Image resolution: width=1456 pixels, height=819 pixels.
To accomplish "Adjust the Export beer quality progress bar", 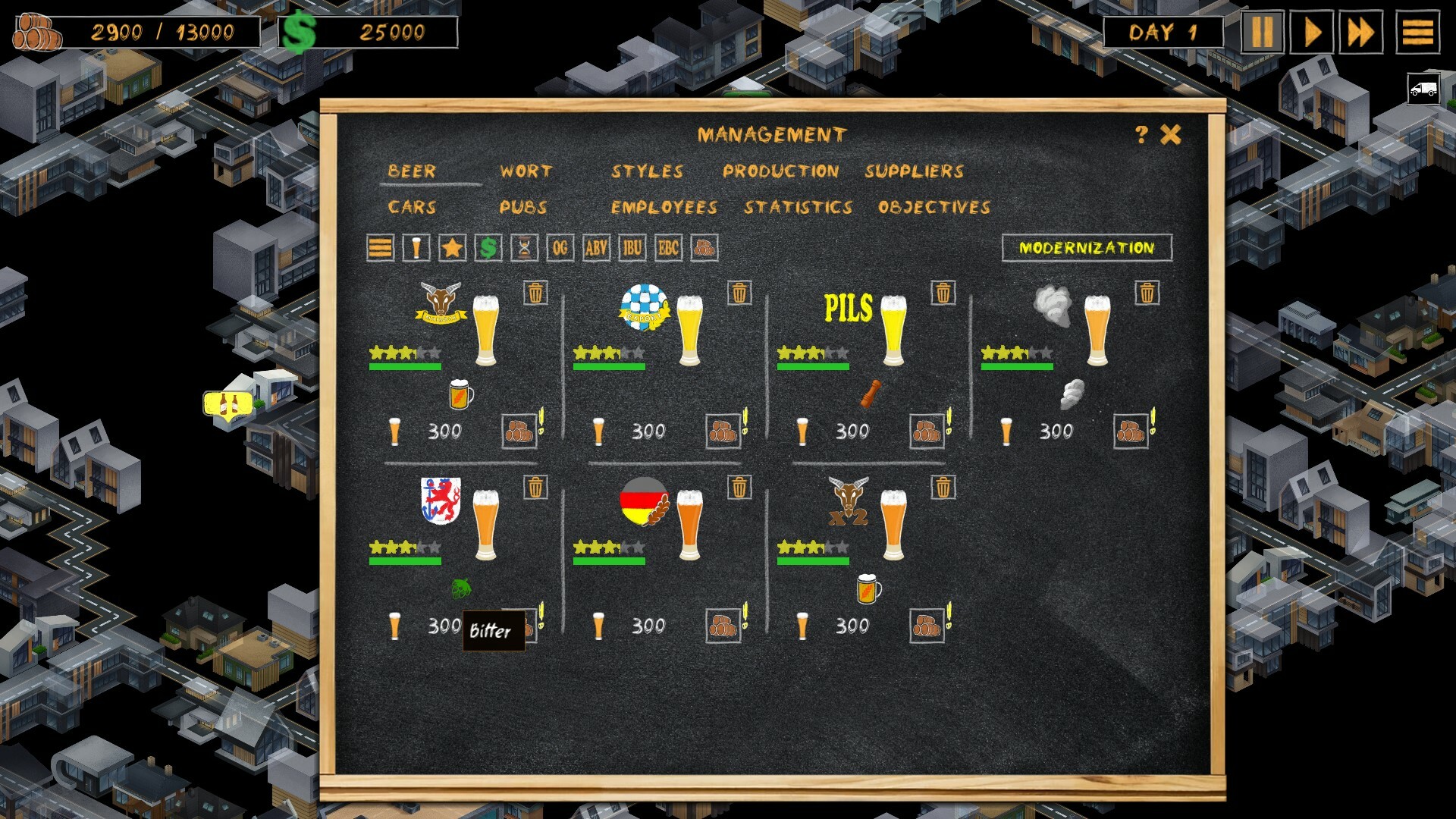I will coord(610,368).
